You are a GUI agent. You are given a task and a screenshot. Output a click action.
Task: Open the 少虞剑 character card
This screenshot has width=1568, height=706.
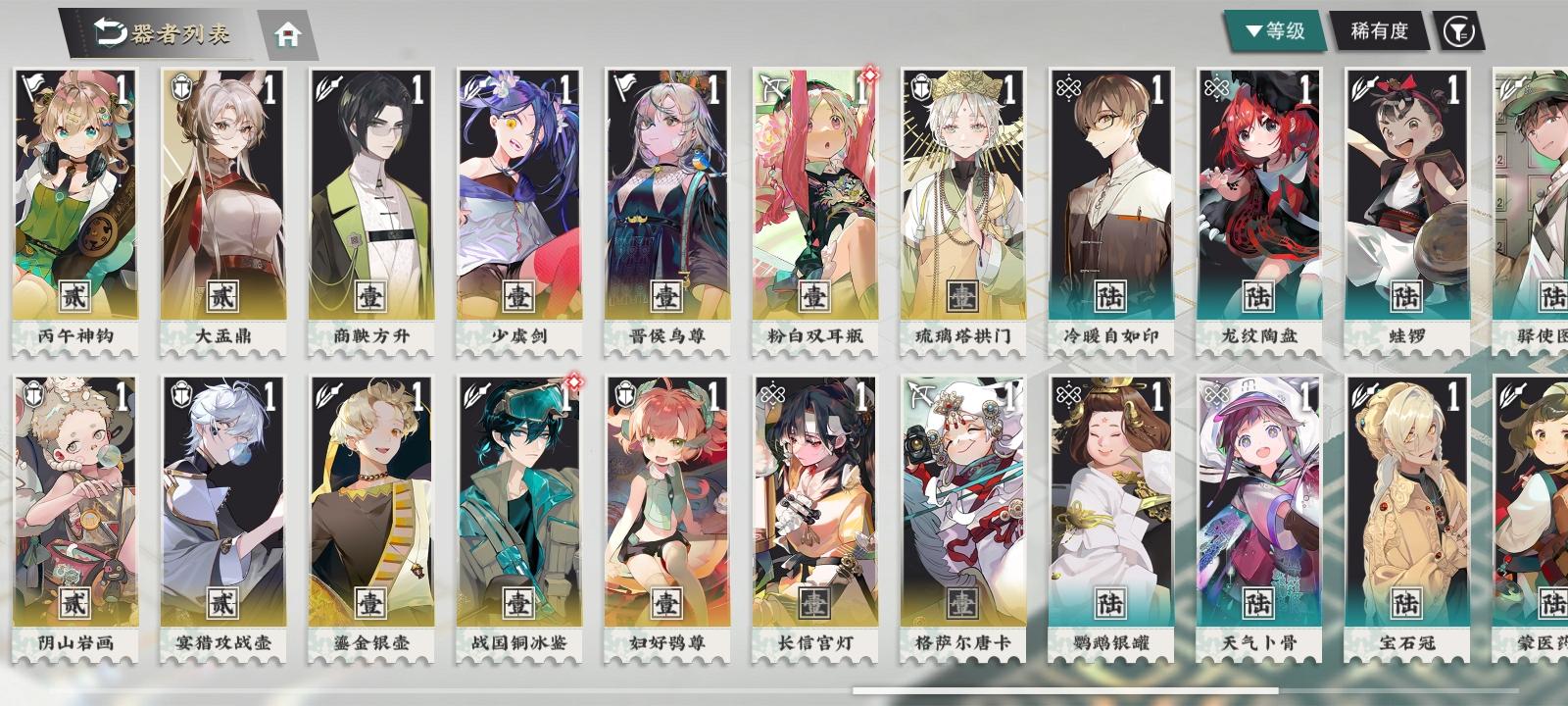coord(517,196)
